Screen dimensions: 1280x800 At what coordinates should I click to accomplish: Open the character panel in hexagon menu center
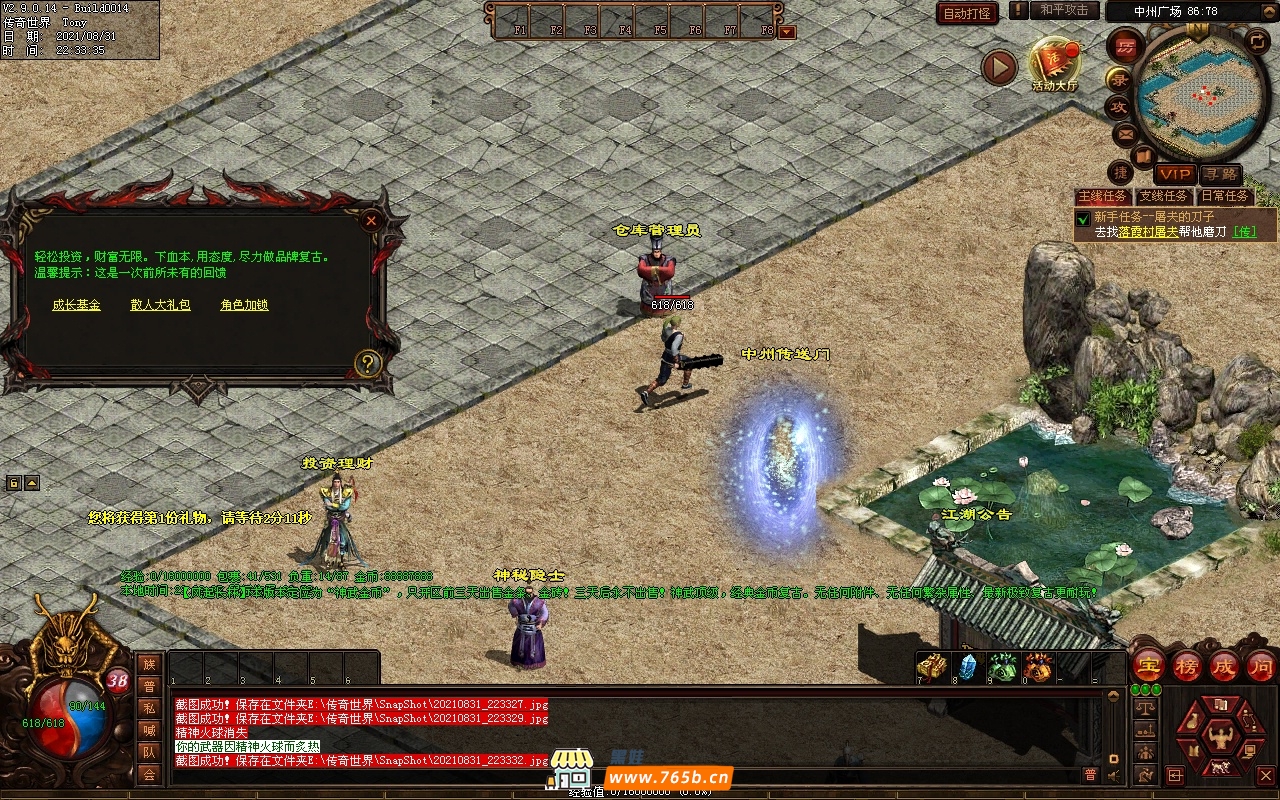click(x=1217, y=739)
